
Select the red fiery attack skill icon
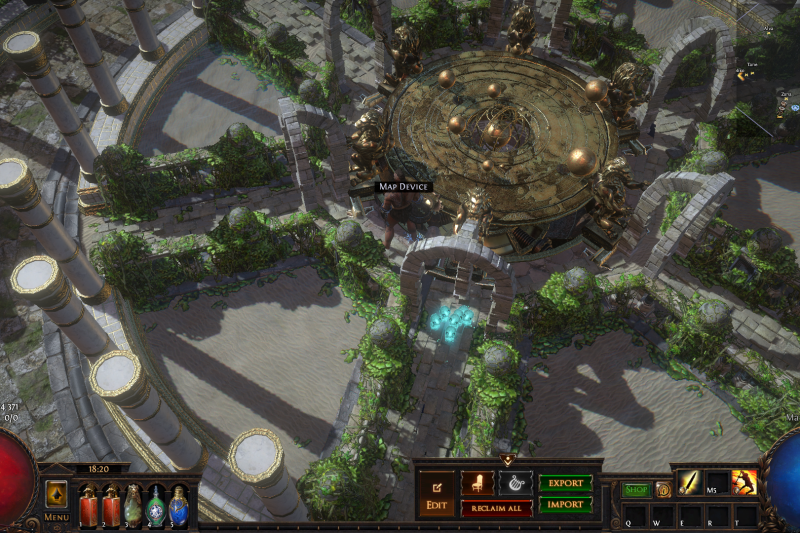pyautogui.click(x=744, y=483)
